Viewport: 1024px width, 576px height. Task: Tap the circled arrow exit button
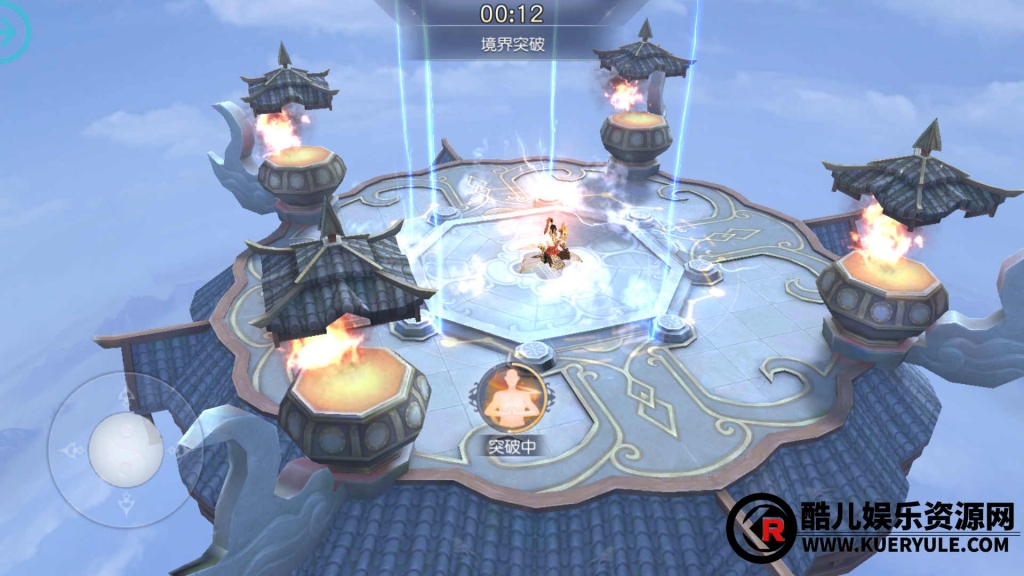10,31
